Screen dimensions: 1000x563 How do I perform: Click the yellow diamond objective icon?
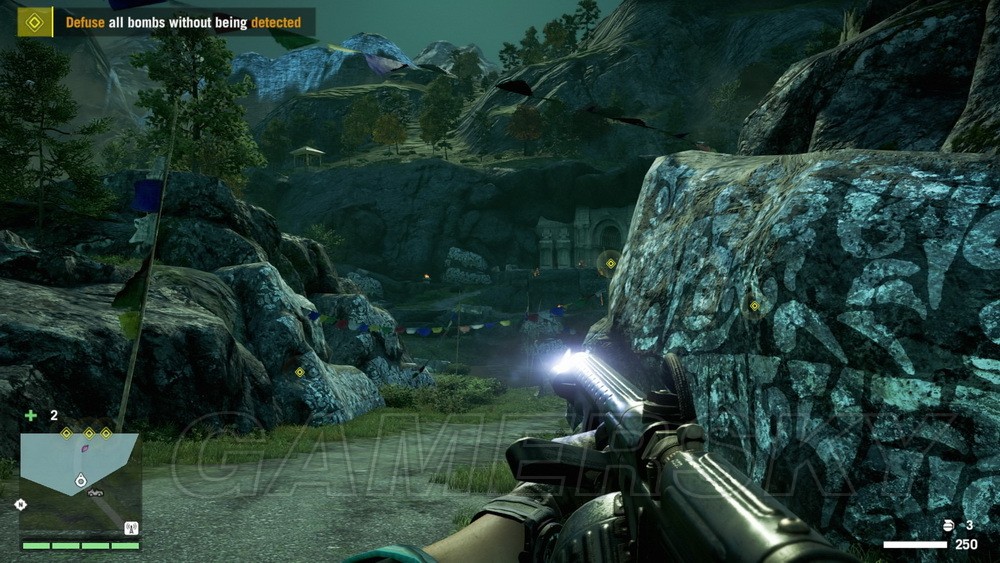coord(35,21)
